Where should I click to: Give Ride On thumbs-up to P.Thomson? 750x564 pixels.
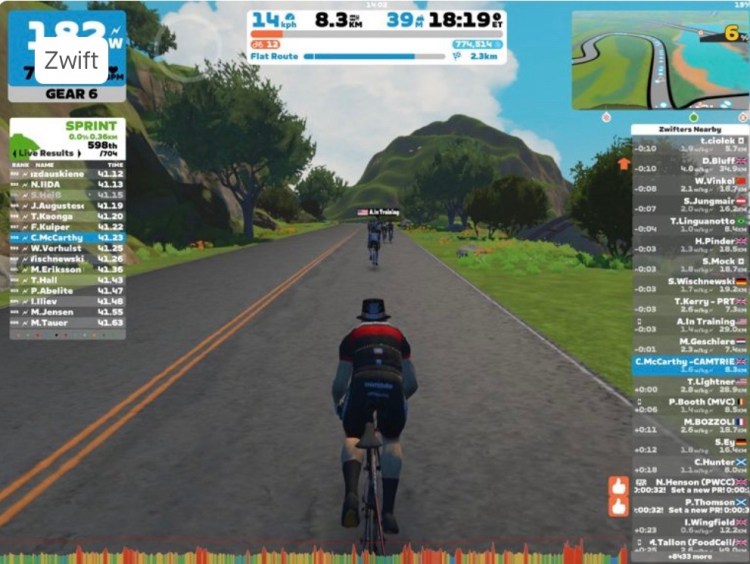pyautogui.click(x=618, y=507)
